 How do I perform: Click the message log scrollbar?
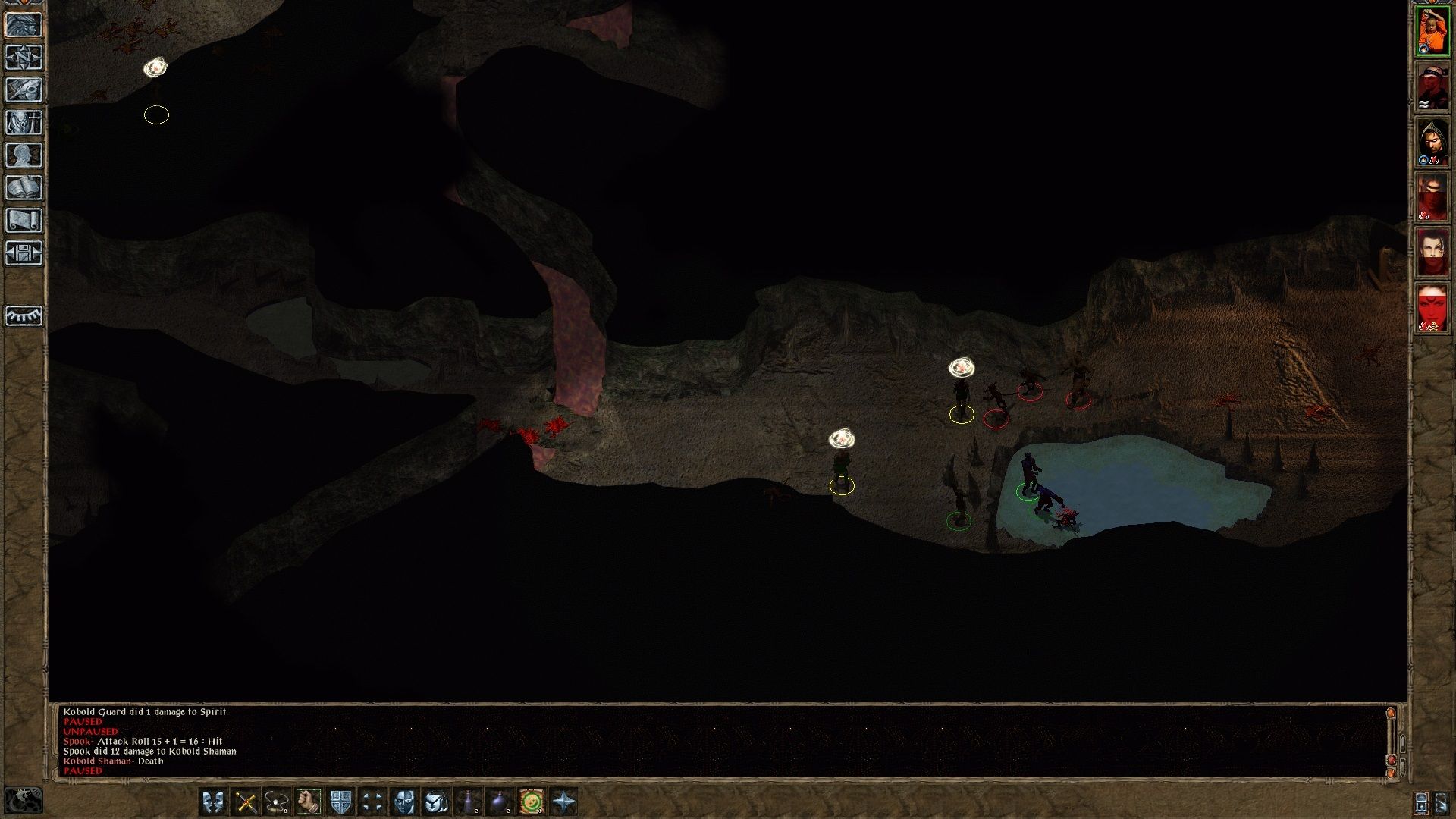(1391, 739)
